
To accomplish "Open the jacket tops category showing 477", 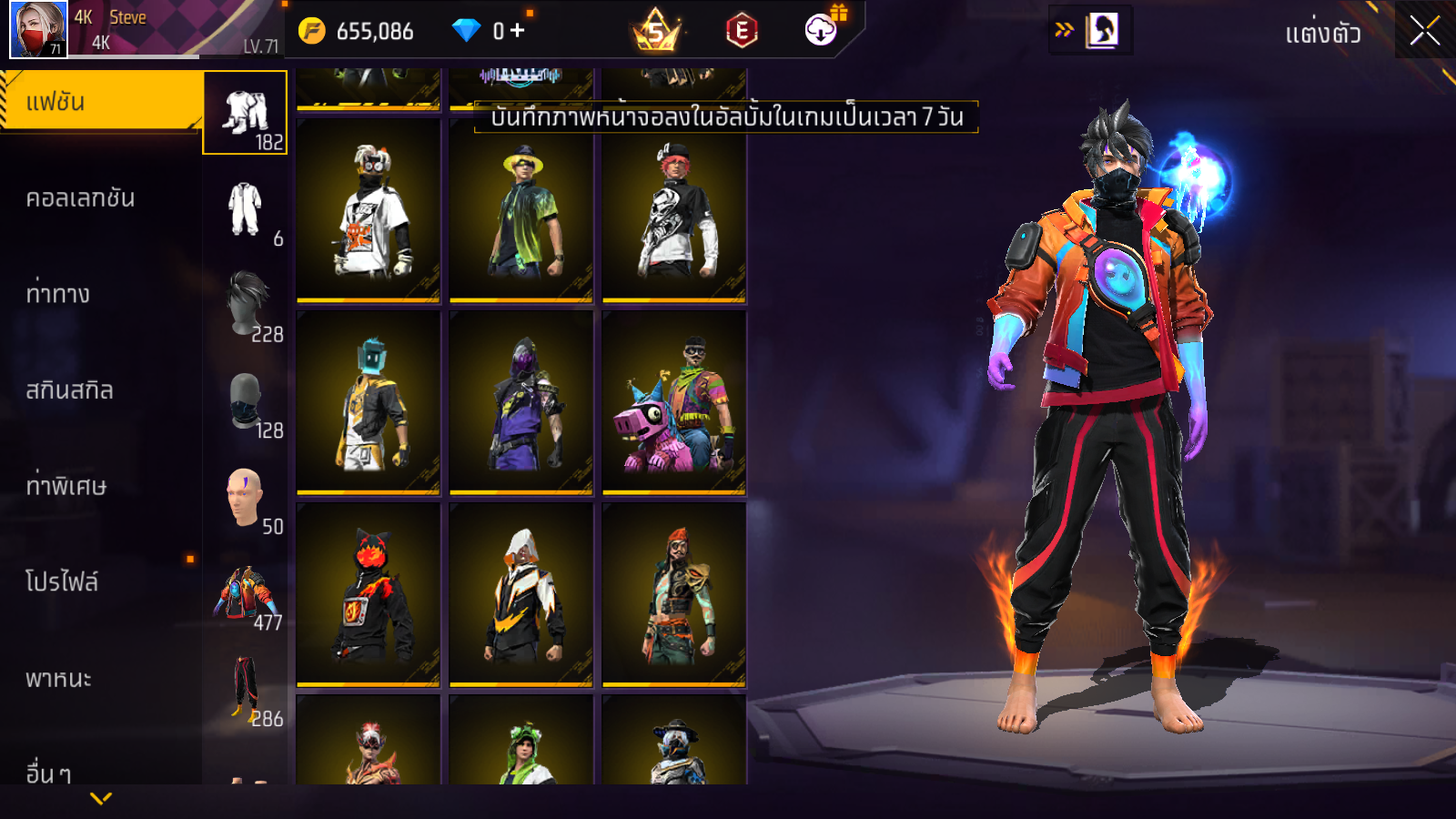I will pos(246,593).
